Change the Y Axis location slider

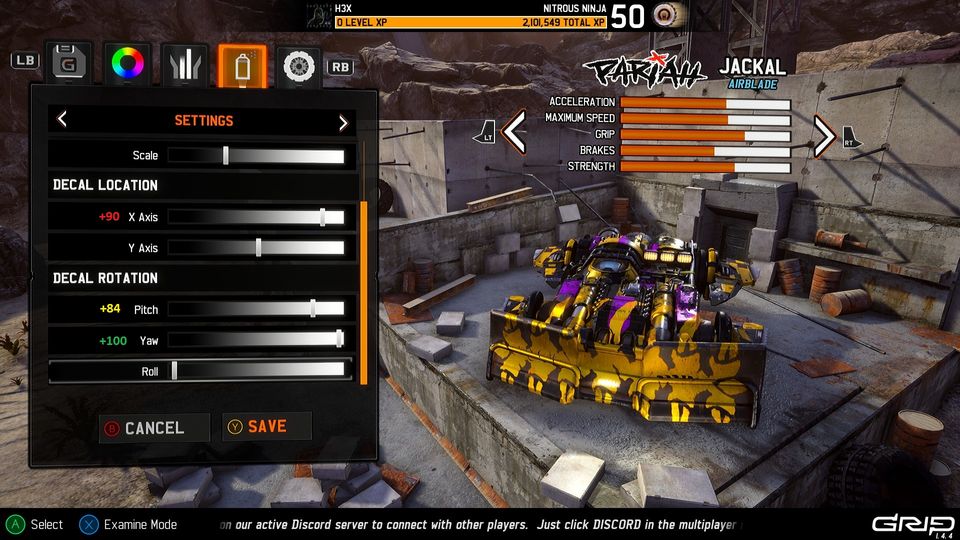256,248
